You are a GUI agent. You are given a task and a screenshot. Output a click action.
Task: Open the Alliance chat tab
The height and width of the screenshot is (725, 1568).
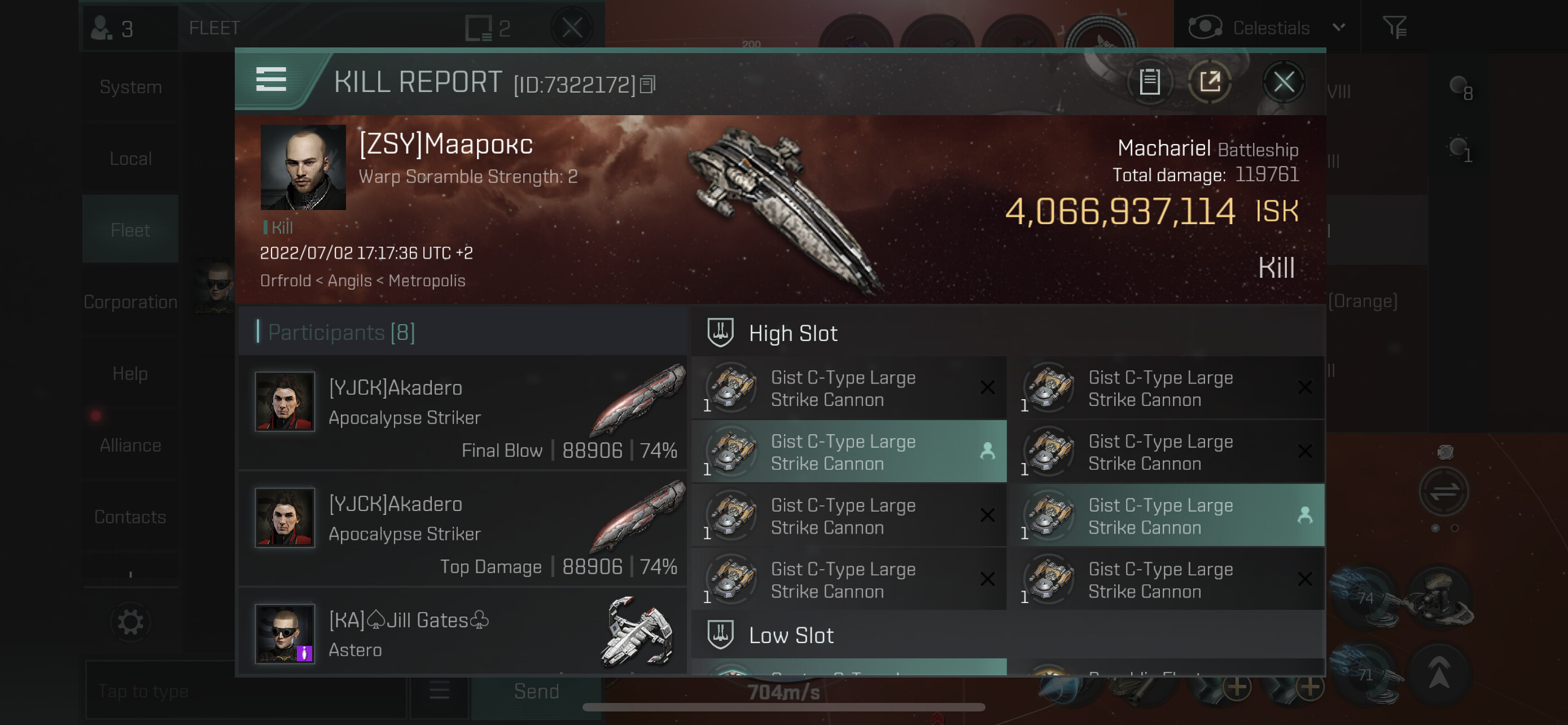coord(130,446)
